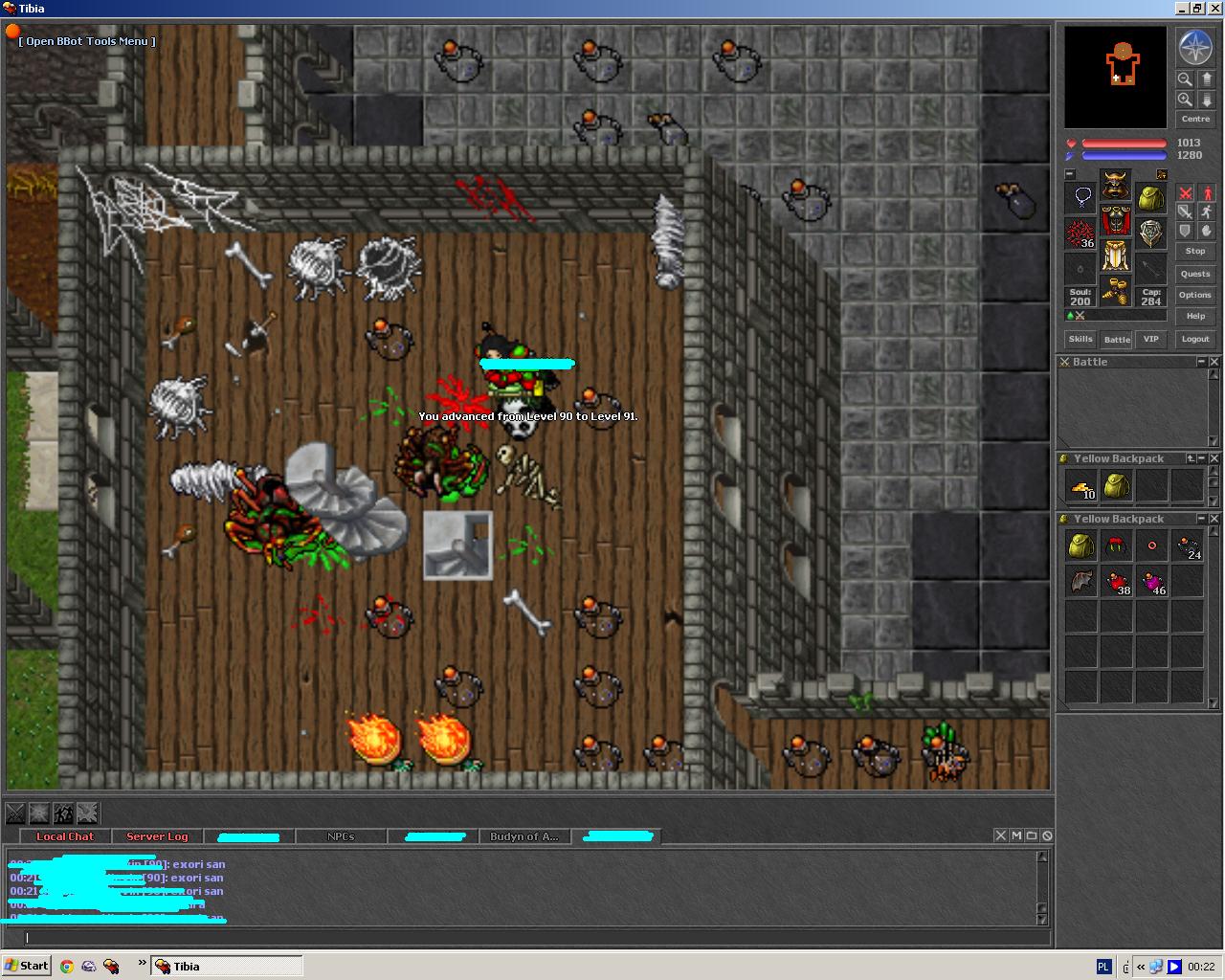Open the BBot Tools Menu
This screenshot has height=980, width=1225.
[x=86, y=41]
